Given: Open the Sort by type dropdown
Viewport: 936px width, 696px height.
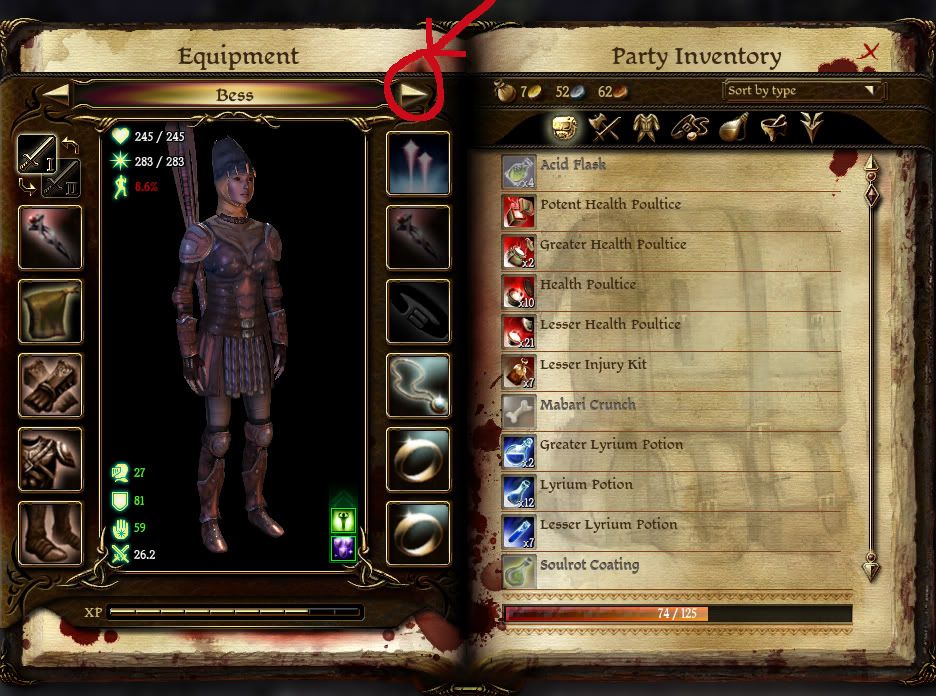Looking at the screenshot, I should click(804, 91).
